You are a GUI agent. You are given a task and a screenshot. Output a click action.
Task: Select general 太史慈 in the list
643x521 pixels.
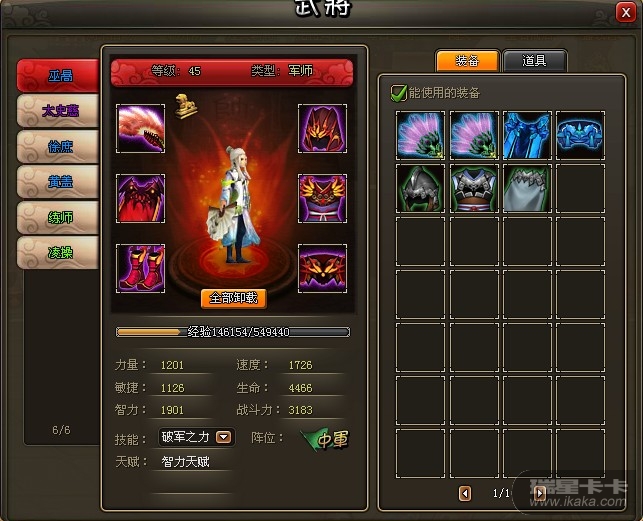click(59, 111)
